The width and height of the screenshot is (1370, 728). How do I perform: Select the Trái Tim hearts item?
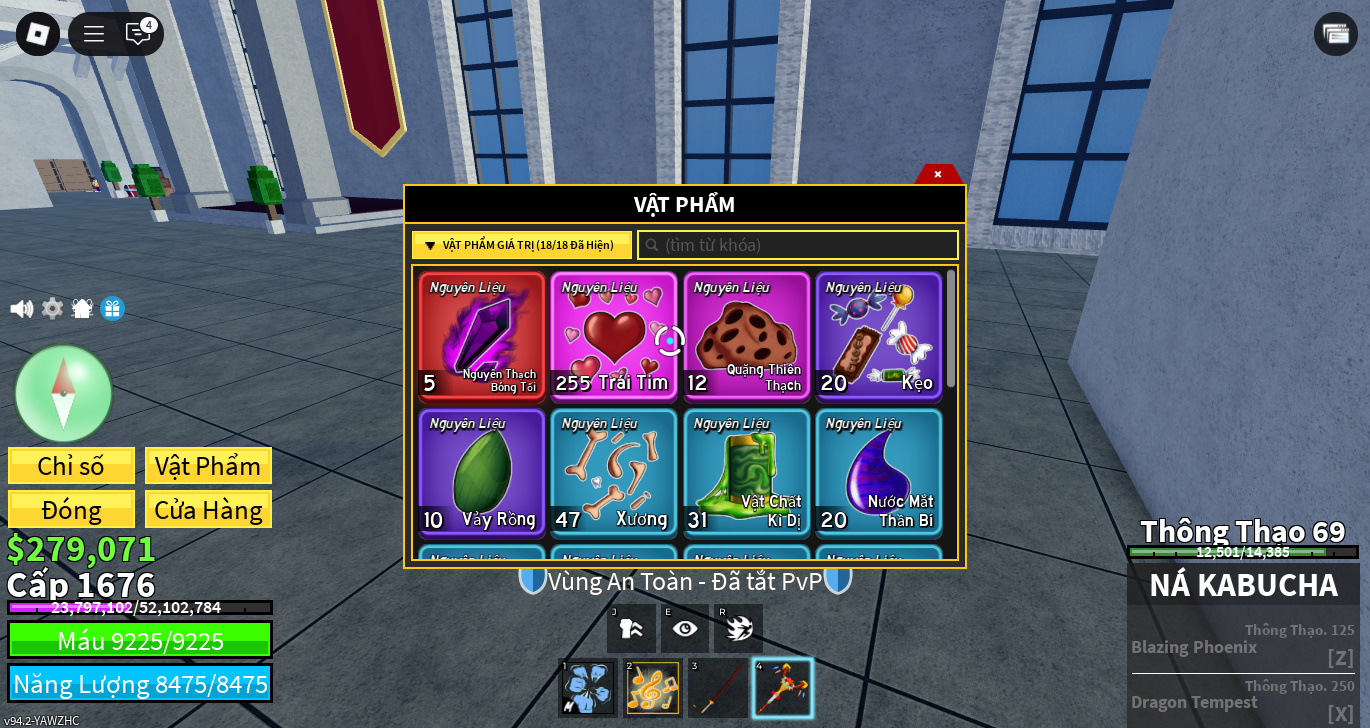coord(613,335)
